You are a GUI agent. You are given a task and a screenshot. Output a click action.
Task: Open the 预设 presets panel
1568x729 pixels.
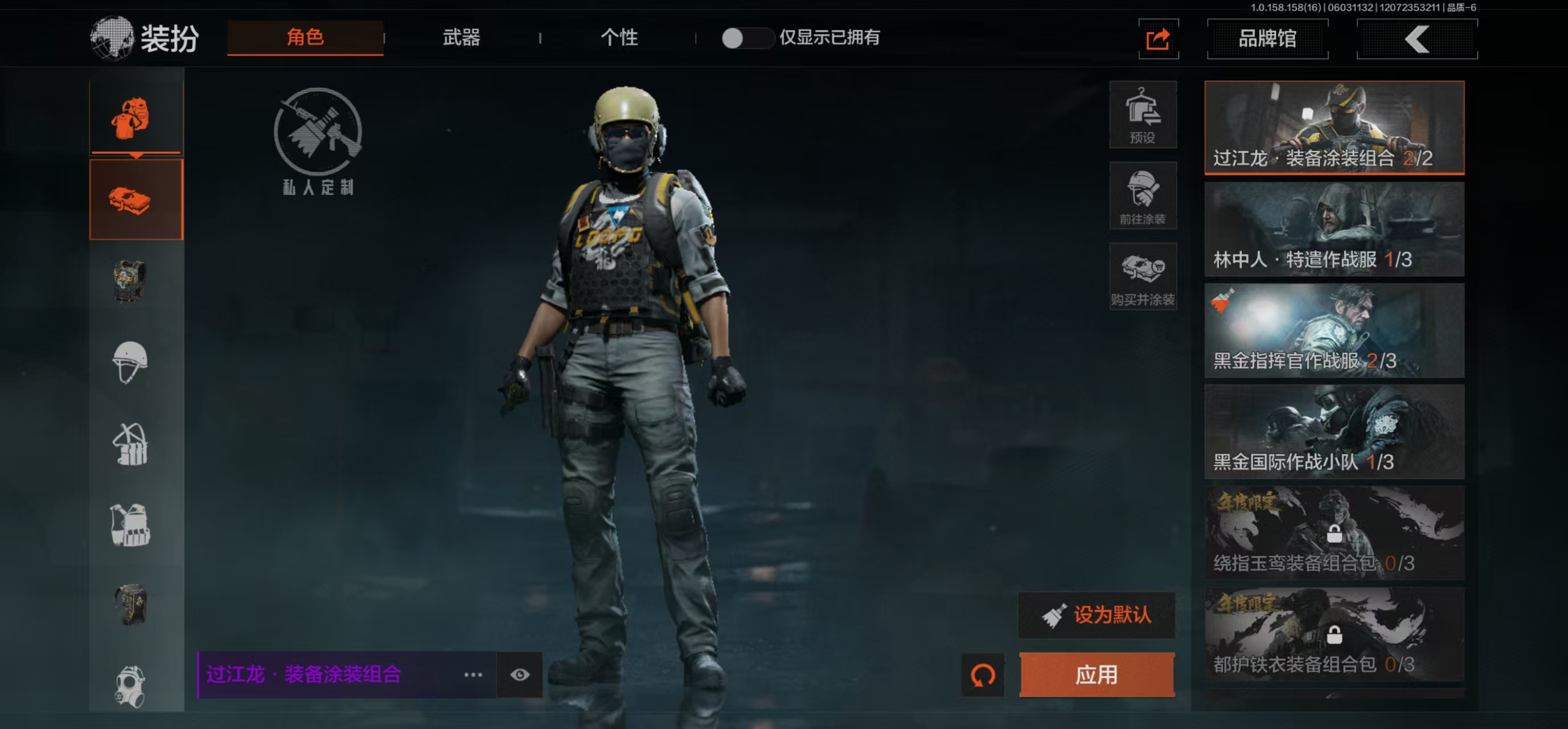click(1142, 114)
